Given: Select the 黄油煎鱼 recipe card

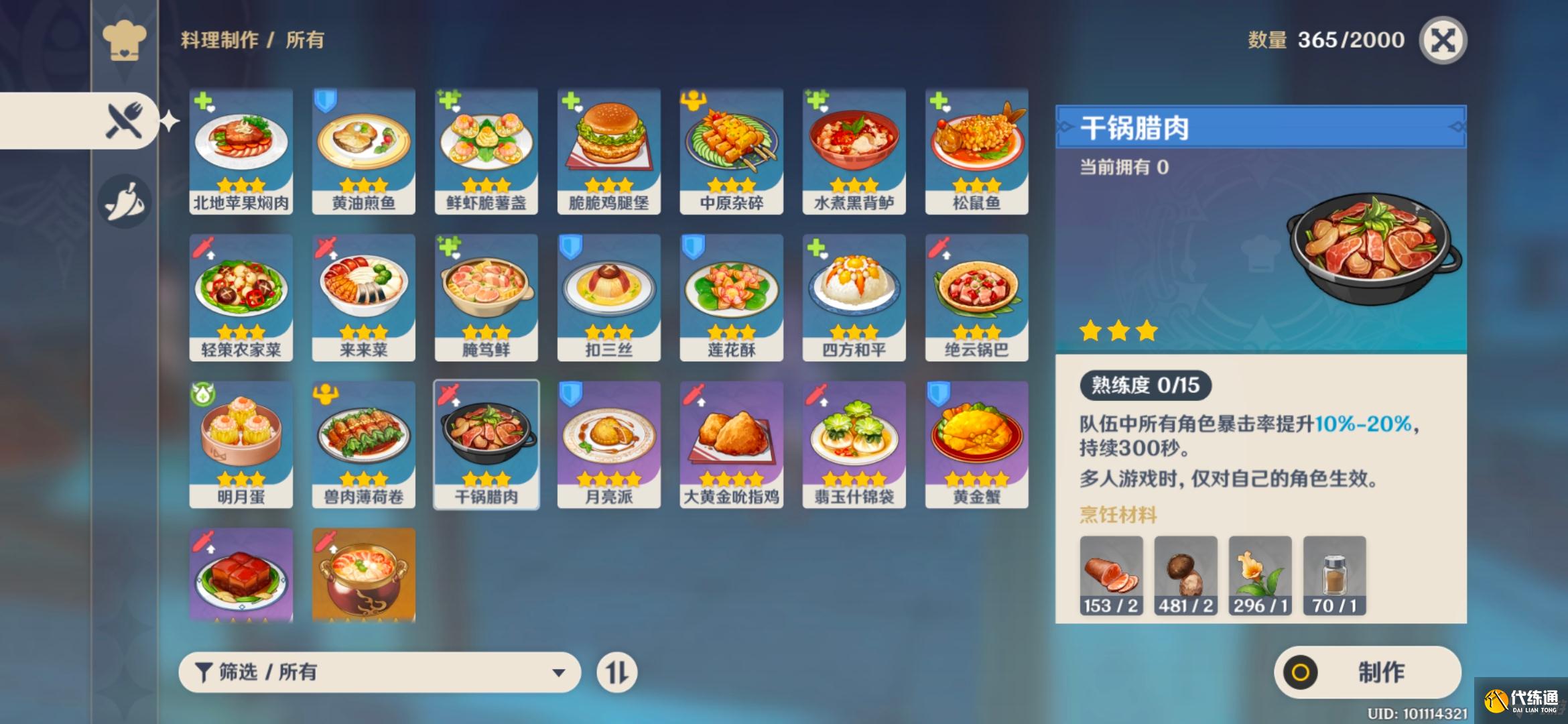Looking at the screenshot, I should coord(363,147).
